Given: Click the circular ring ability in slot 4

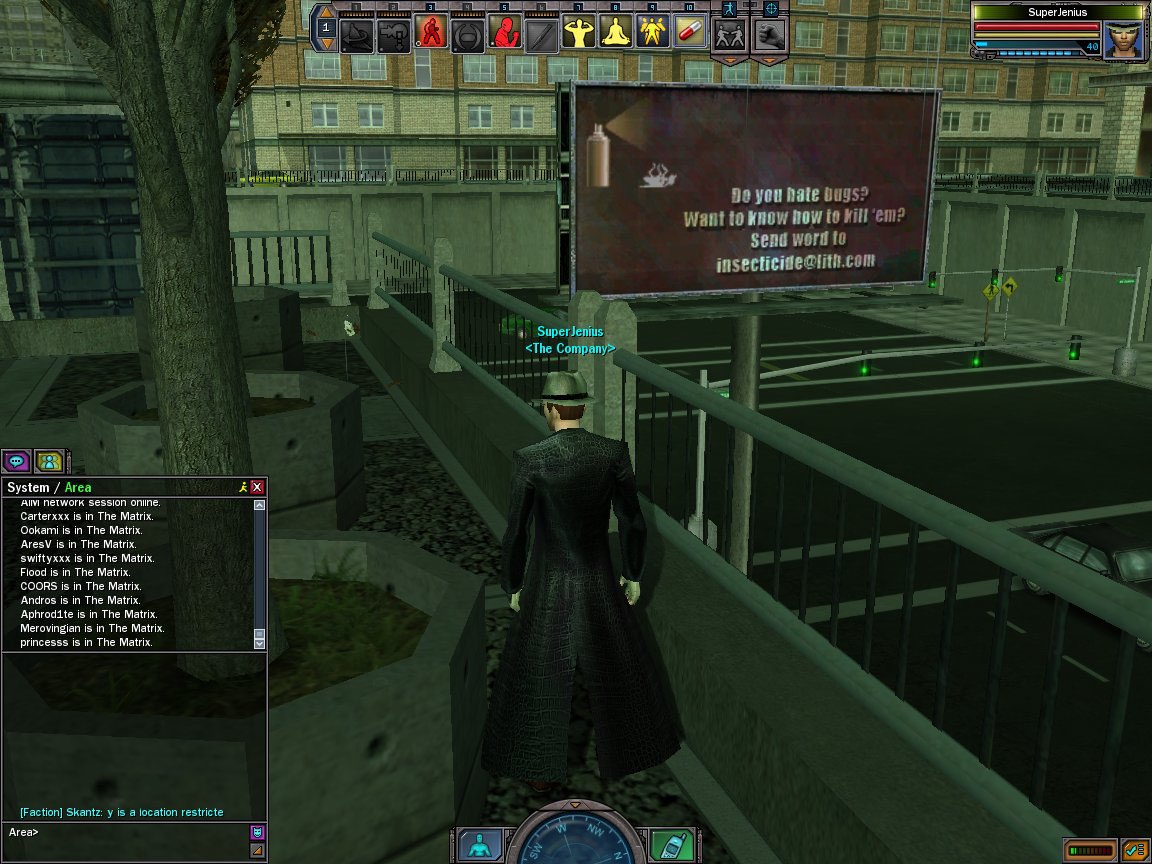Looking at the screenshot, I should tap(467, 35).
